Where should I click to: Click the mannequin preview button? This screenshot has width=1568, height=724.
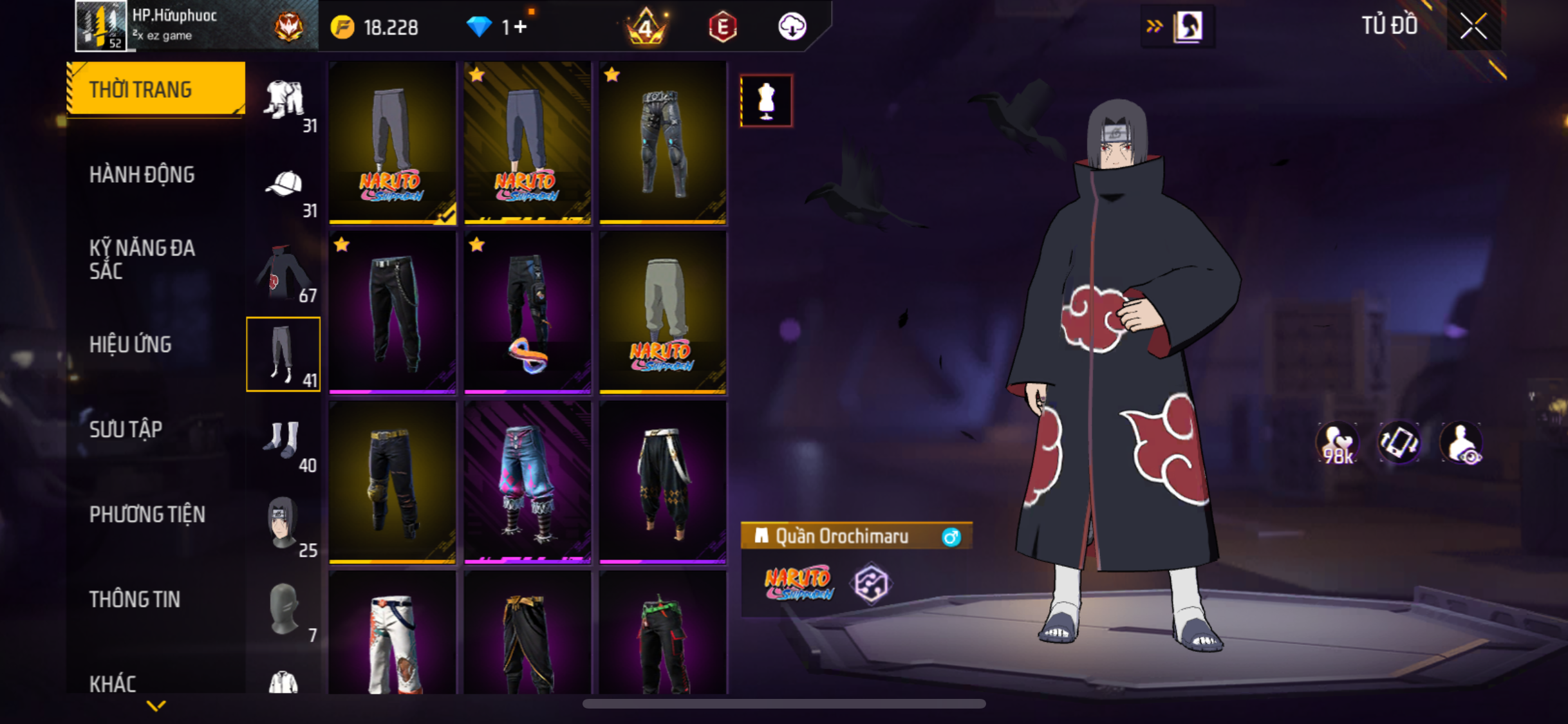click(766, 101)
